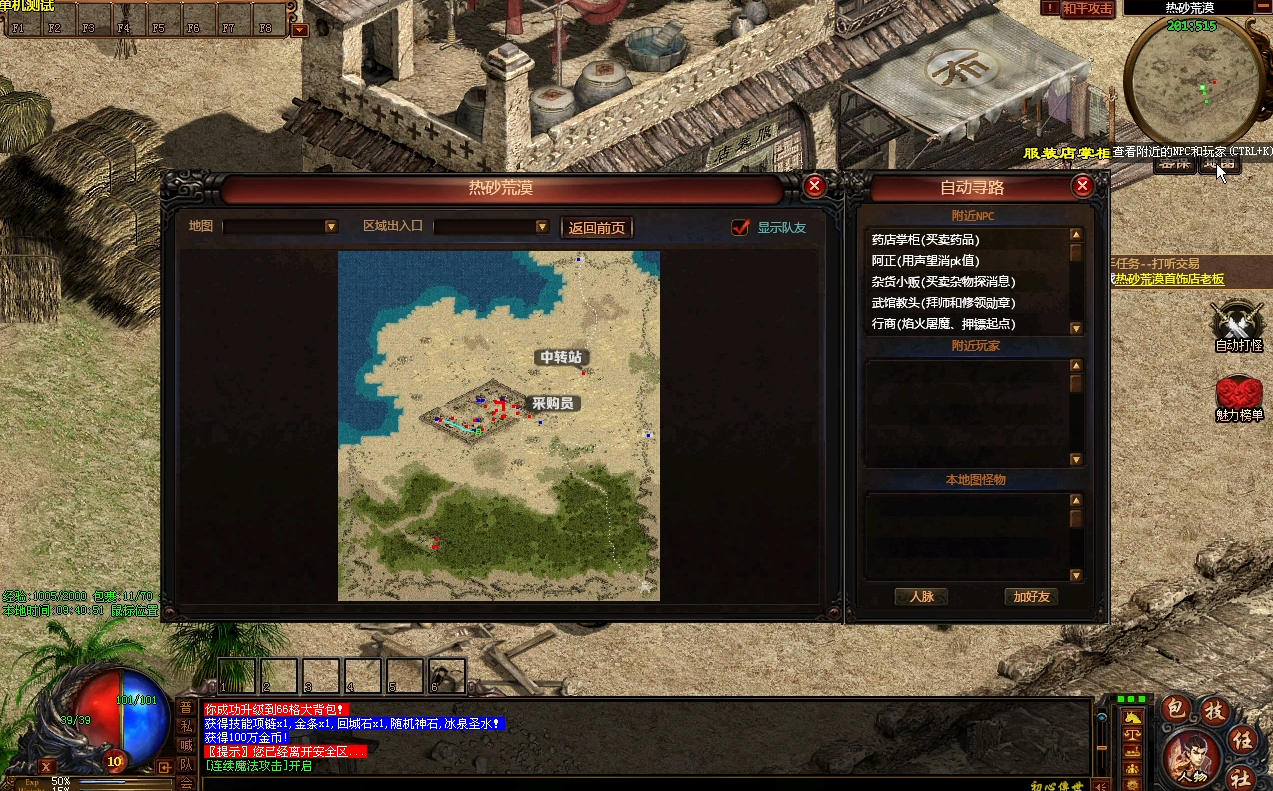This screenshot has width=1273, height=791.
Task: Open the 地图 dropdown list
Action: click(331, 227)
